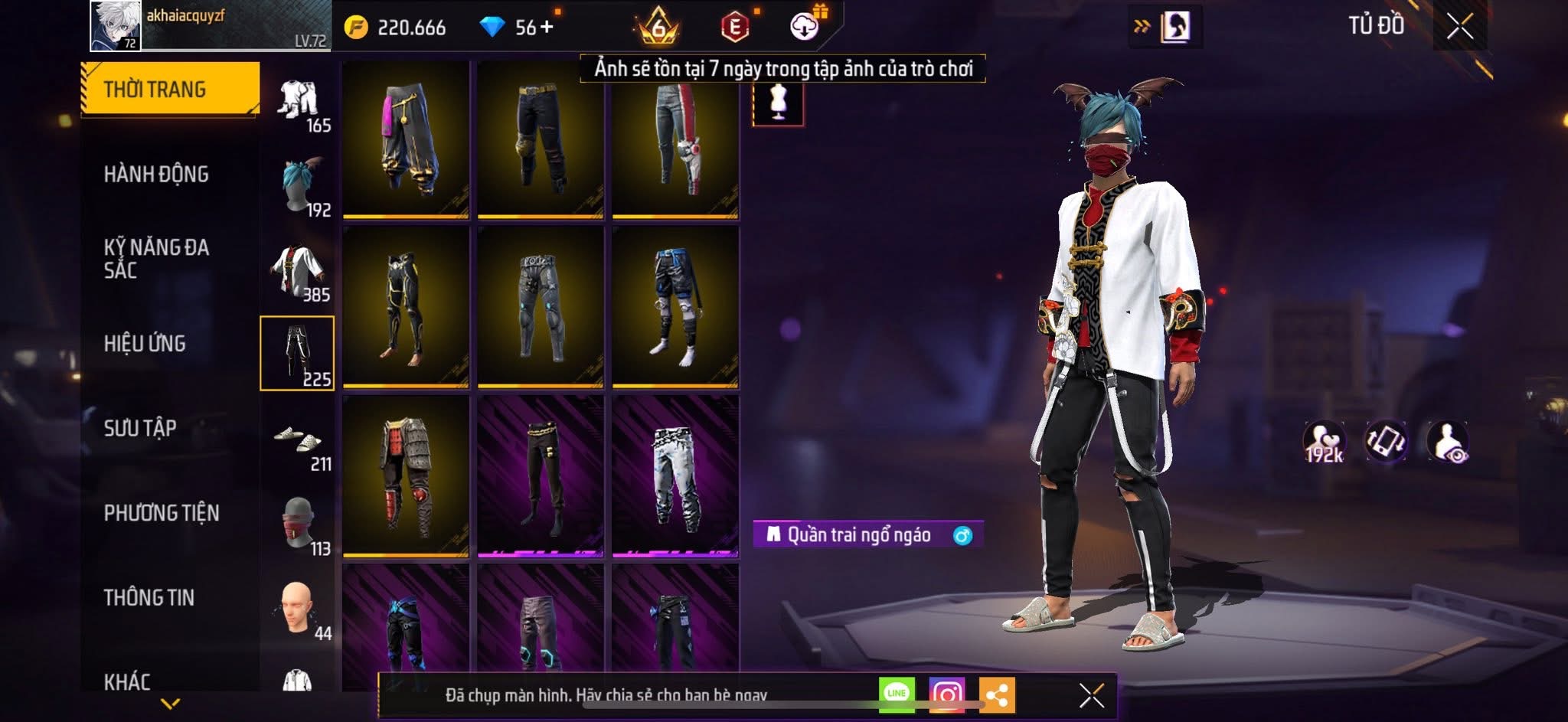Dismiss the screenshot share bar
Viewport: 1568px width, 722px height.
point(1091,696)
